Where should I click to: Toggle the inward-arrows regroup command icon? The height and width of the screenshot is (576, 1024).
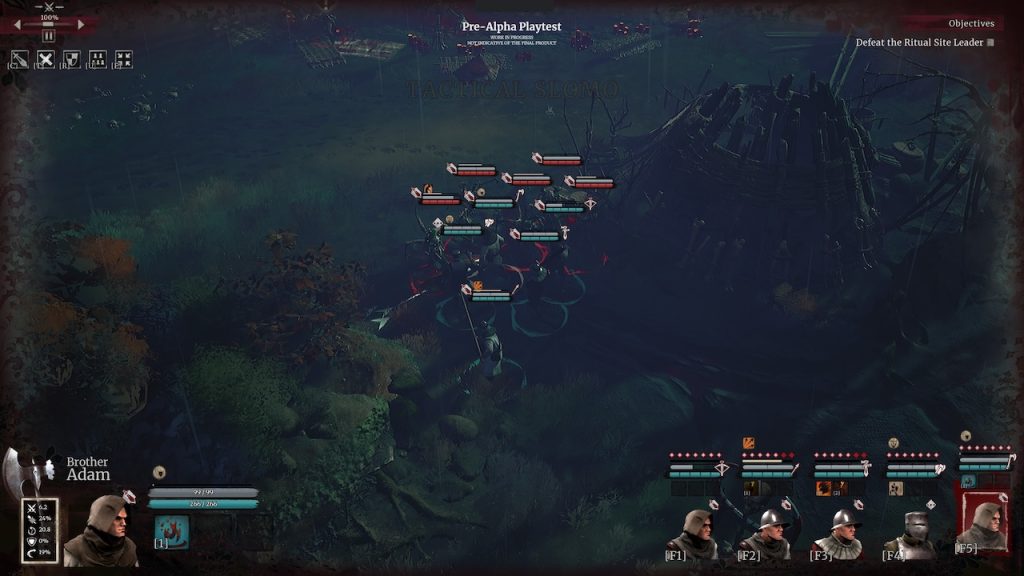123,59
